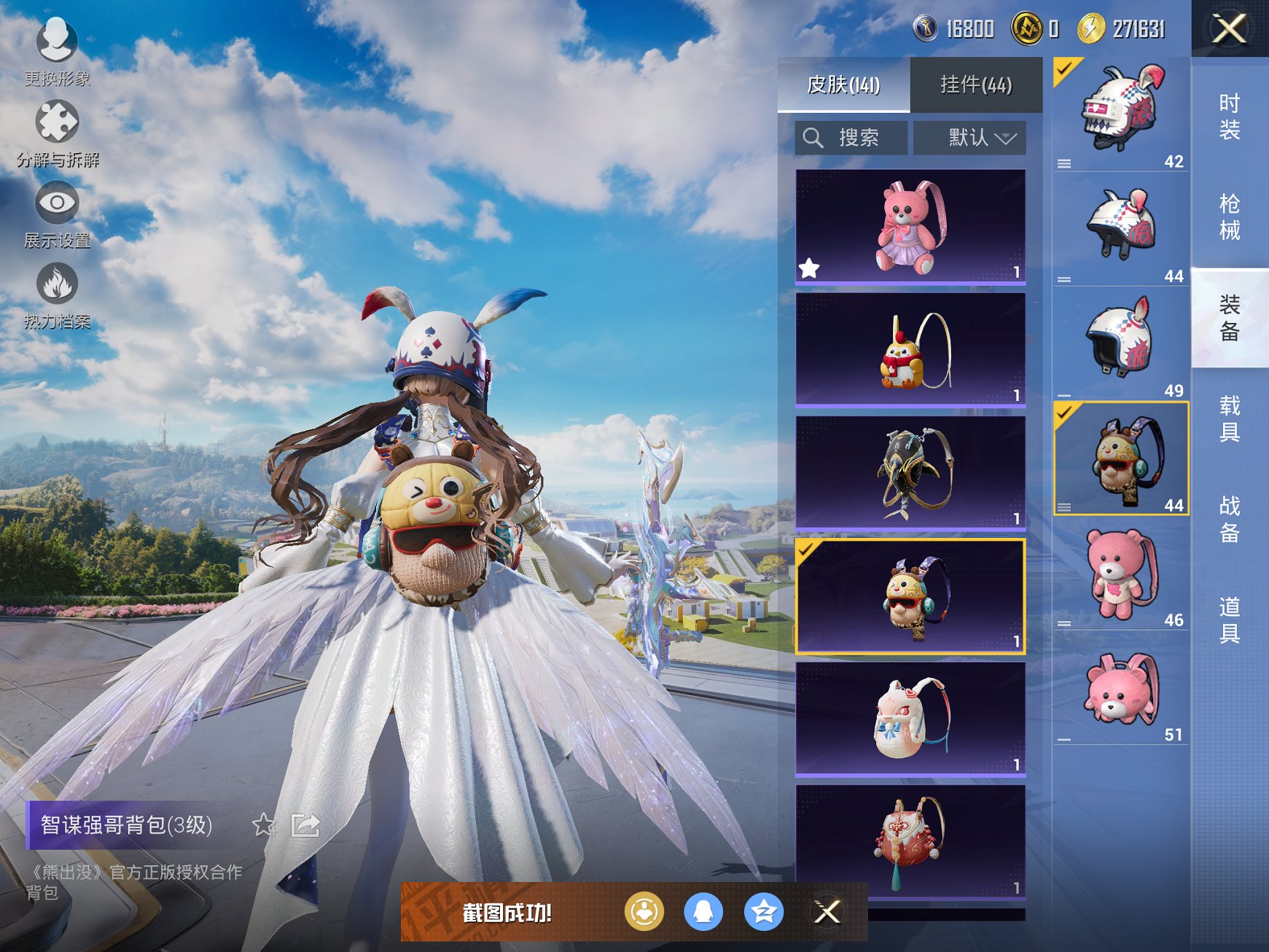The height and width of the screenshot is (952, 1269).
Task: Choose the yellow chick backpack skin
Action: (910, 350)
